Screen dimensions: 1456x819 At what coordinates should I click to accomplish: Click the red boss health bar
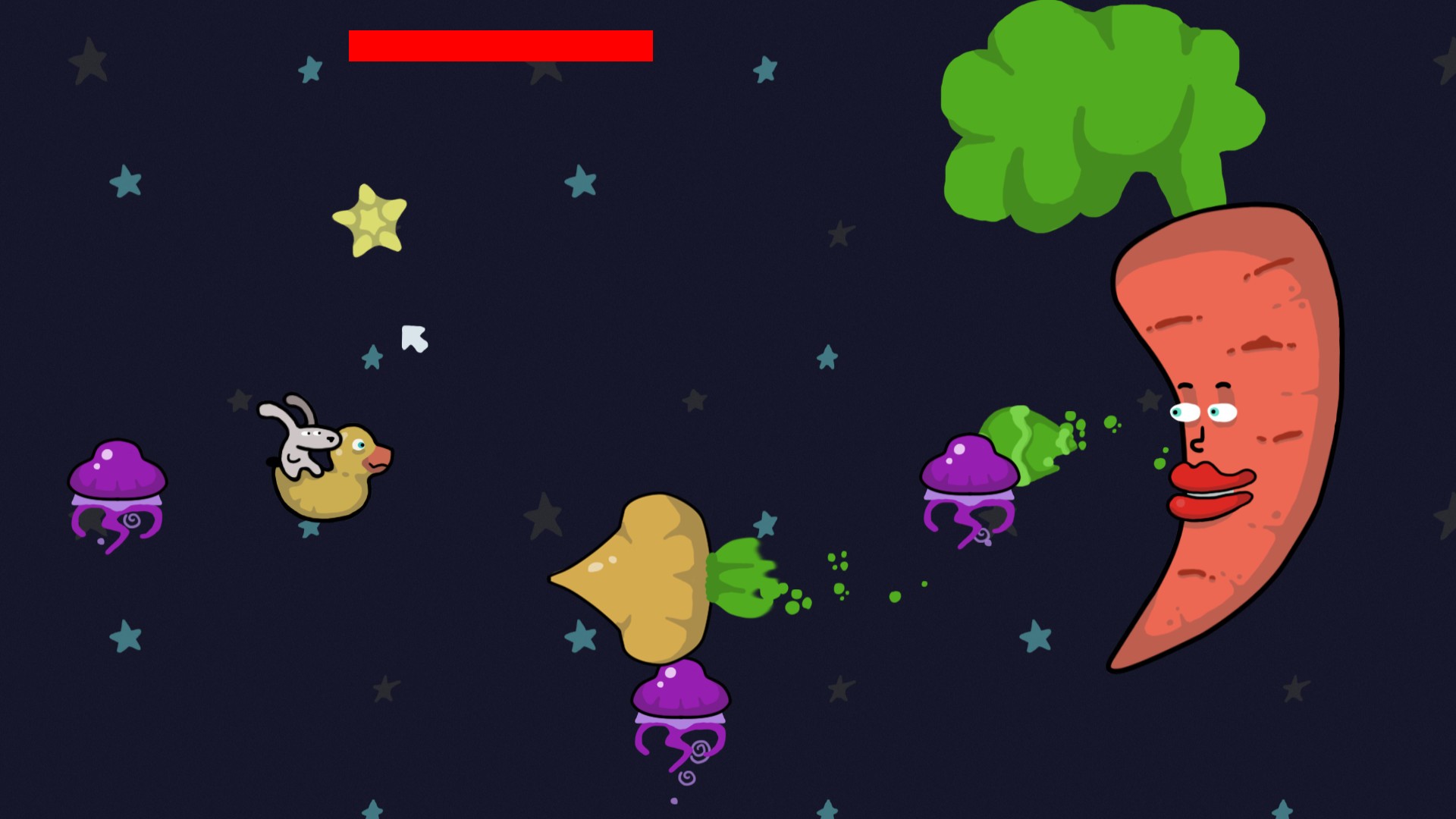point(500,45)
